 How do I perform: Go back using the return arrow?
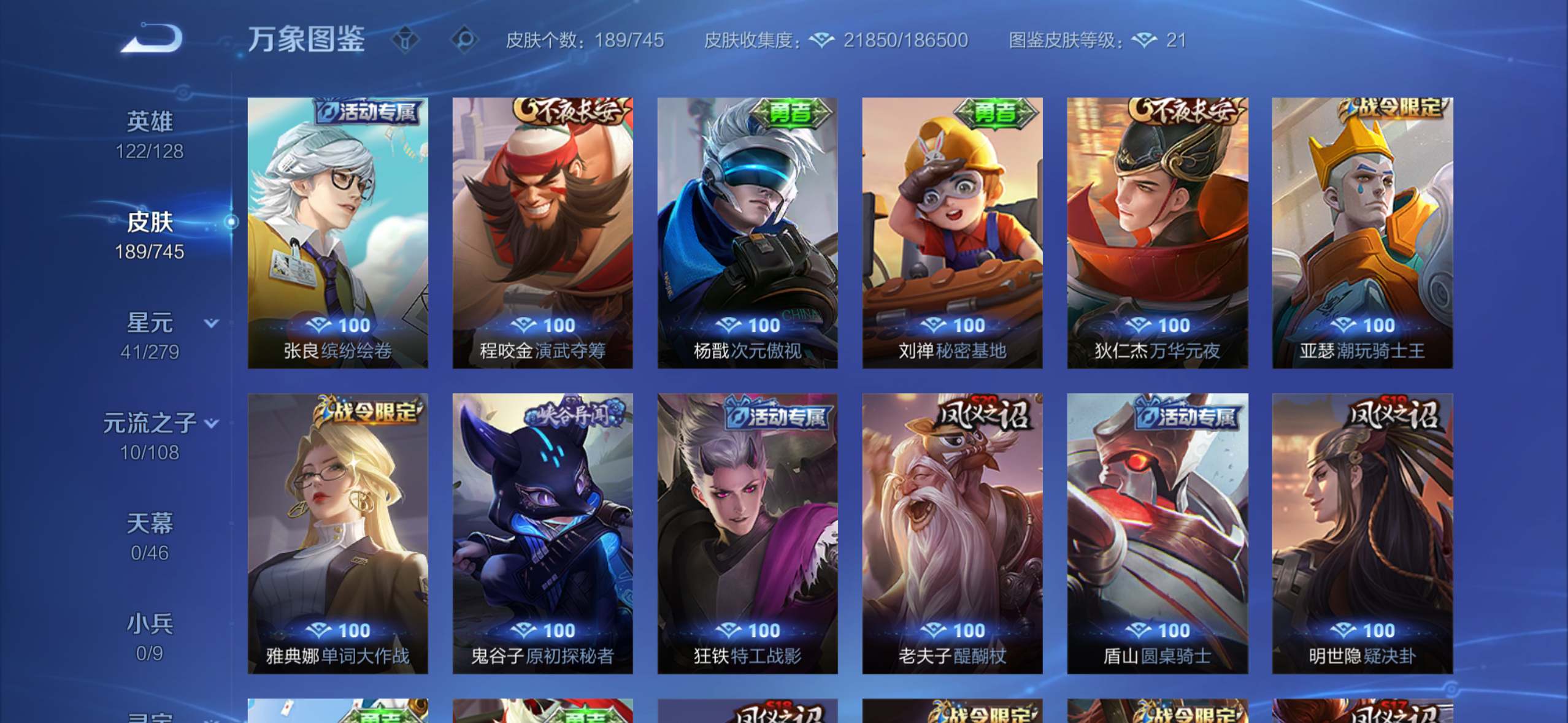151,39
